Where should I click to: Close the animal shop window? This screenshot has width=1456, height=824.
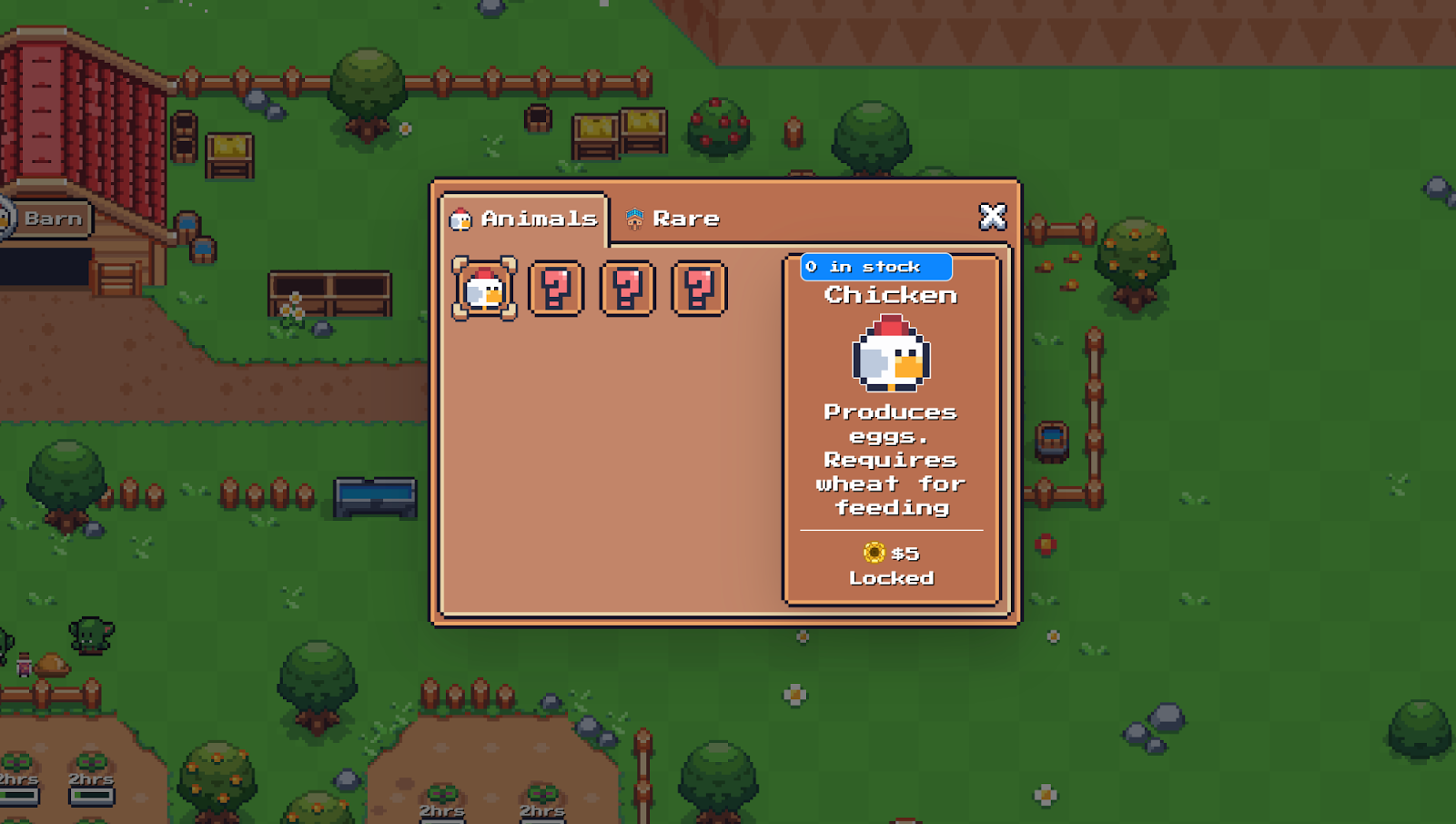tap(992, 217)
